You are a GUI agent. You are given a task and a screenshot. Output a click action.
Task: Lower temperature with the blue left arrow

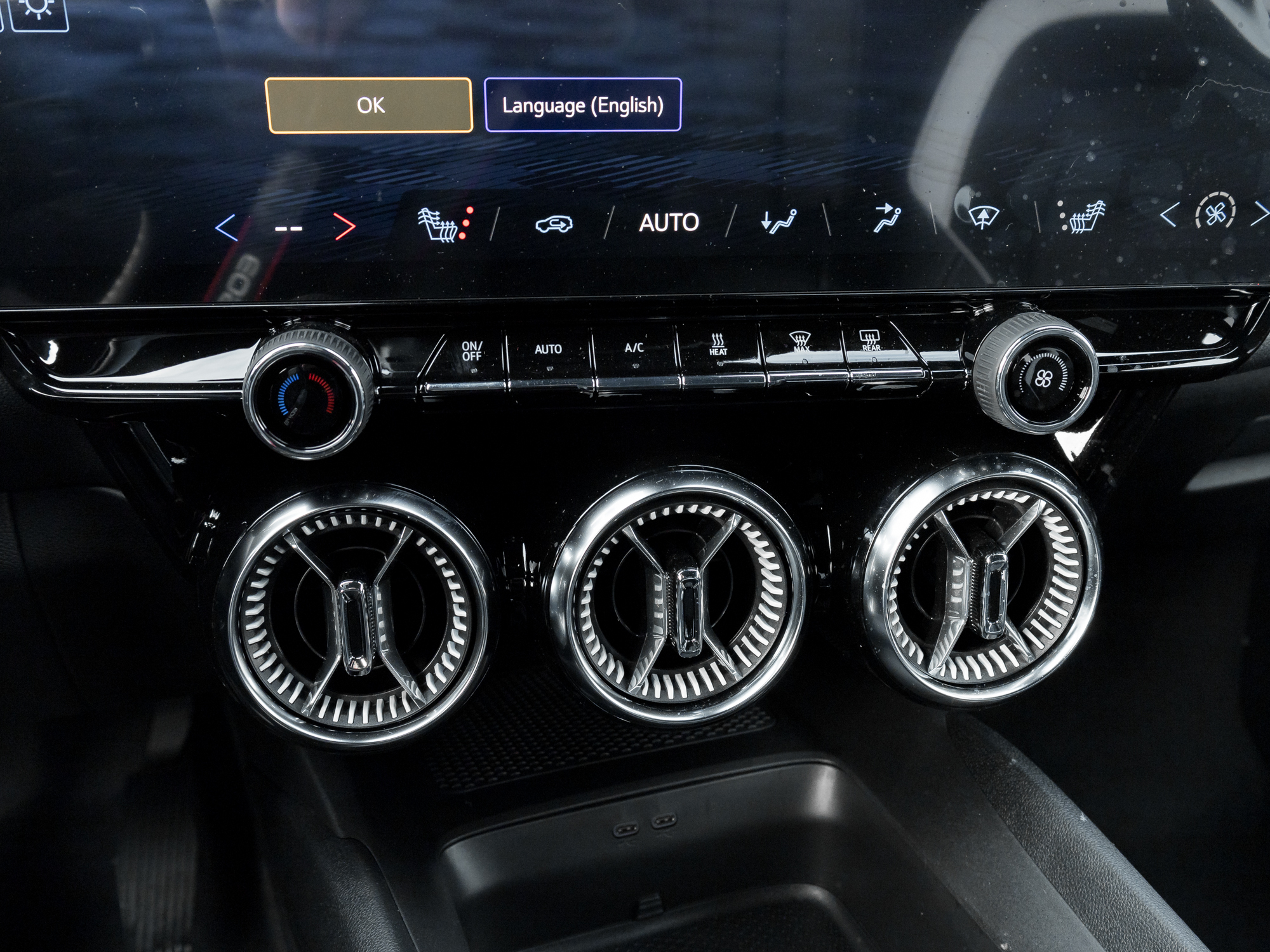227,227
